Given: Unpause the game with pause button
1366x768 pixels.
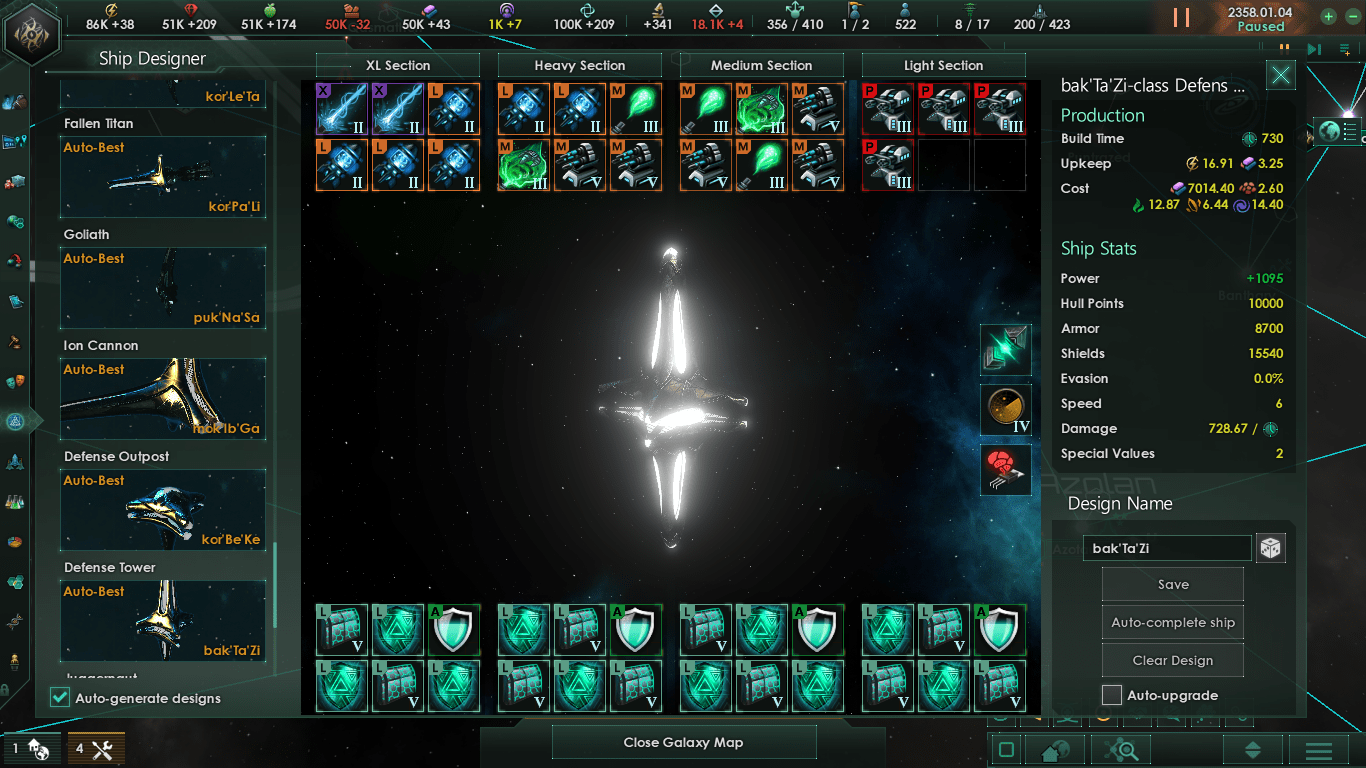Looking at the screenshot, I should click(x=1182, y=18).
